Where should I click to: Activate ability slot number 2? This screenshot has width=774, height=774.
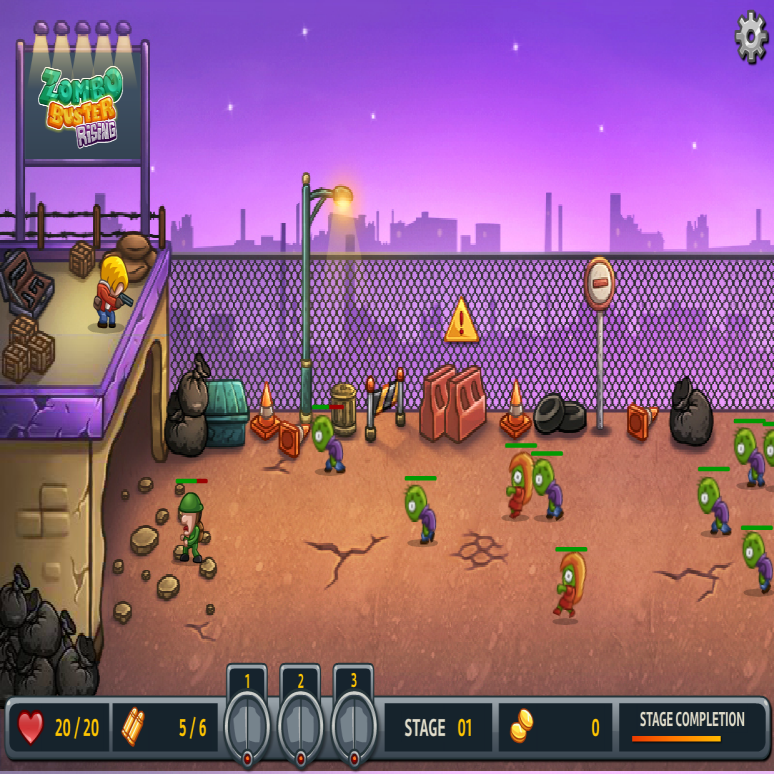(300, 721)
